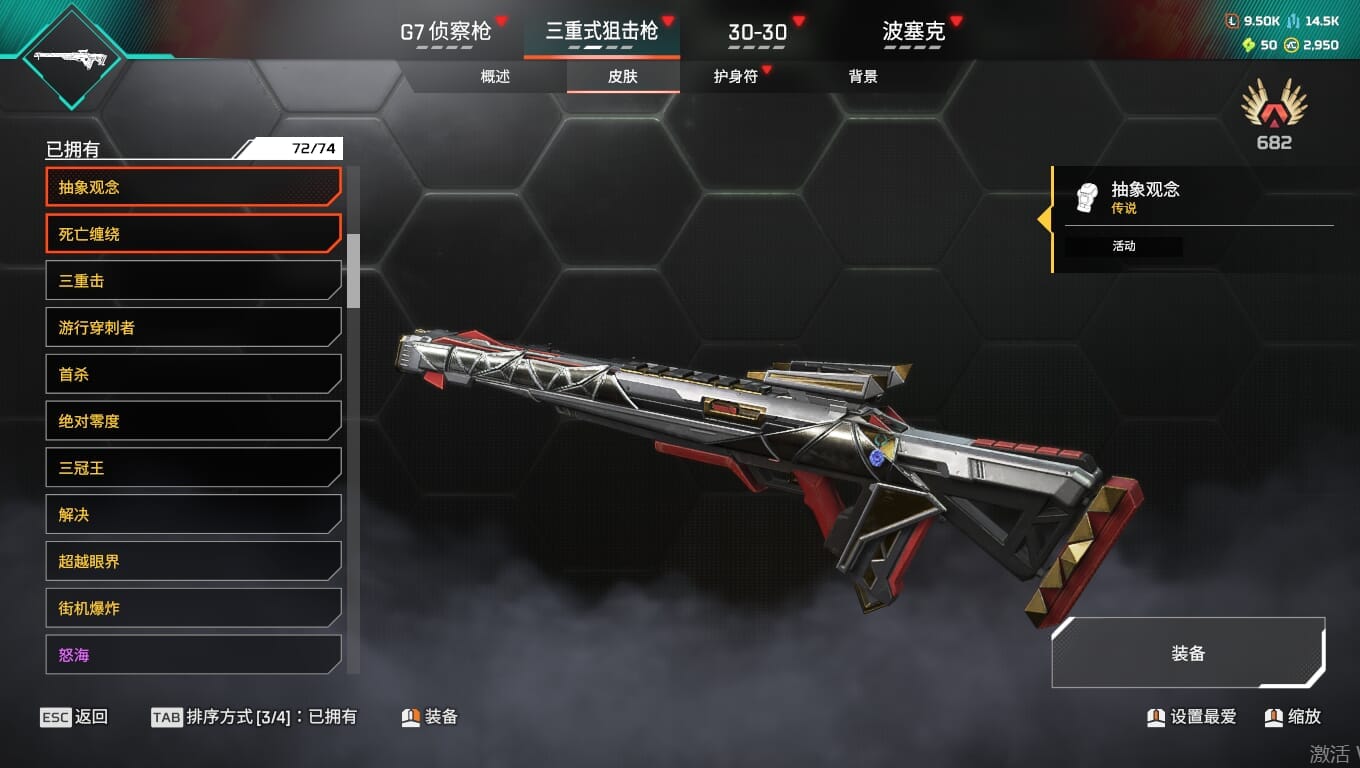The width and height of the screenshot is (1360, 768).
Task: Switch to the 波塞克 weapon tab
Action: 913,32
